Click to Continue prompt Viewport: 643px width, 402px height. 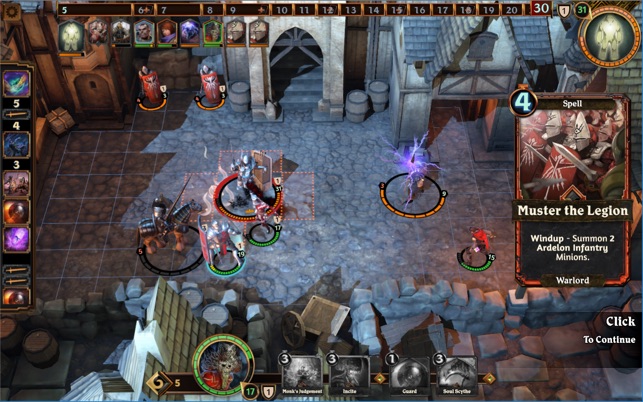[620, 330]
